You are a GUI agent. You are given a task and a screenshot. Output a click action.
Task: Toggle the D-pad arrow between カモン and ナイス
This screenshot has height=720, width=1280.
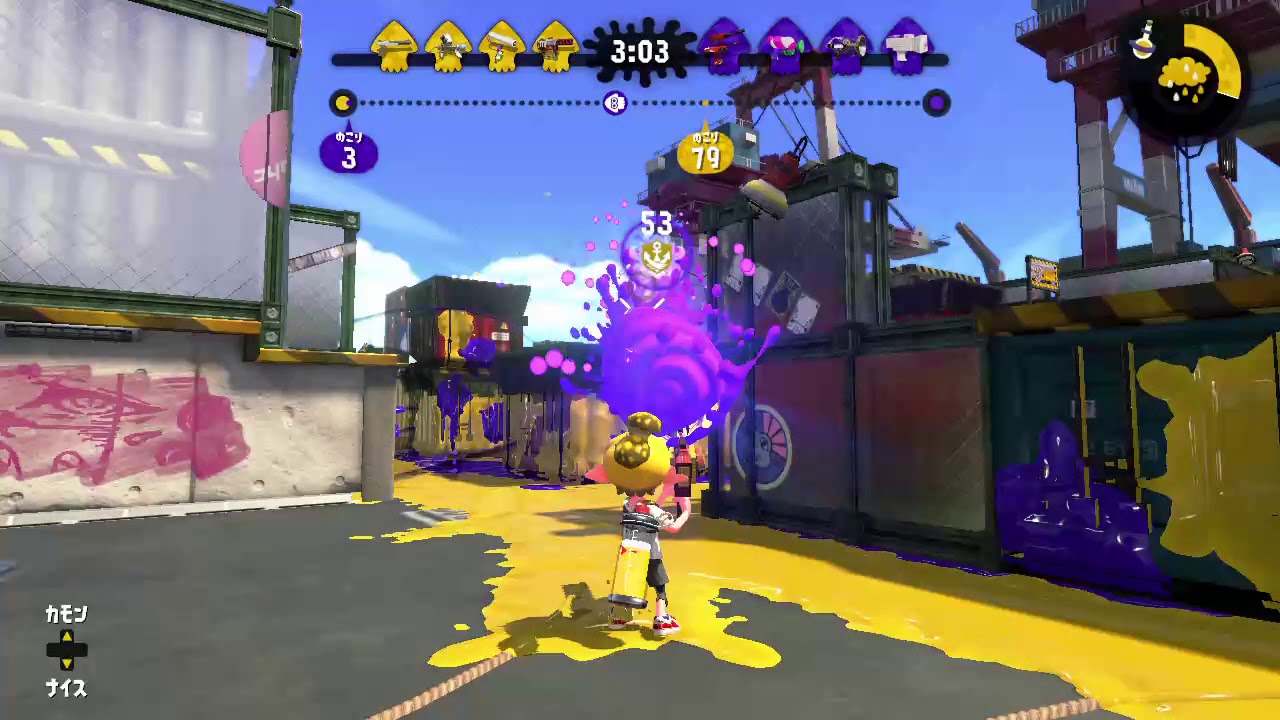66,652
